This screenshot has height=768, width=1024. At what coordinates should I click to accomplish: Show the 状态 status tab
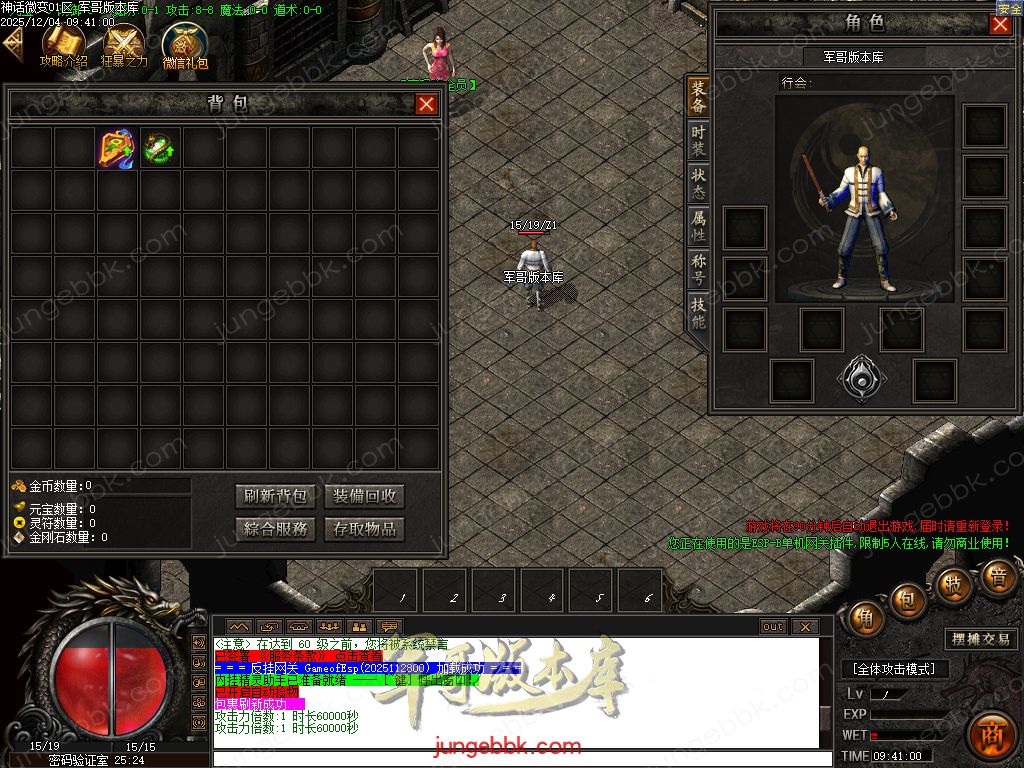coord(698,181)
